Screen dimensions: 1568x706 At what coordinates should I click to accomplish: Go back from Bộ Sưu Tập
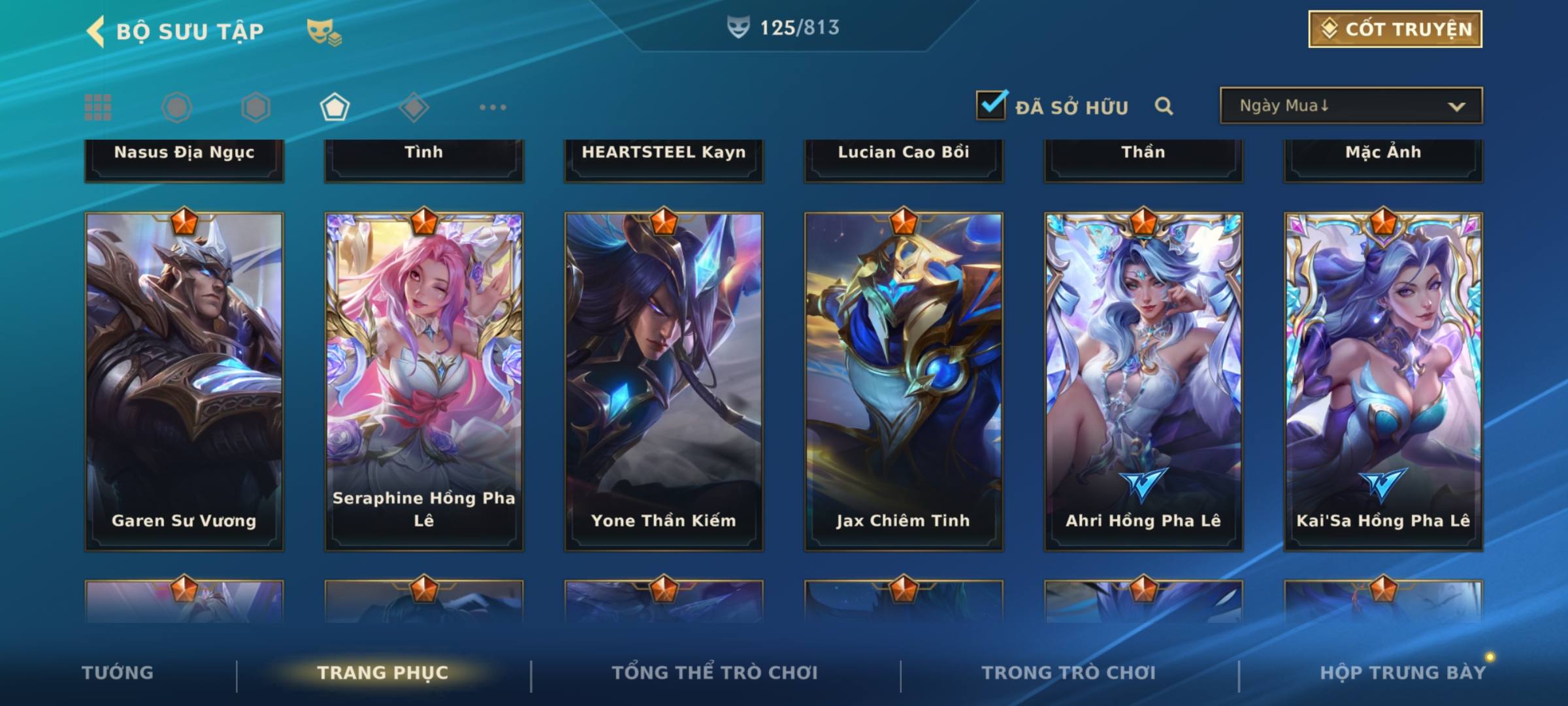pyautogui.click(x=95, y=31)
